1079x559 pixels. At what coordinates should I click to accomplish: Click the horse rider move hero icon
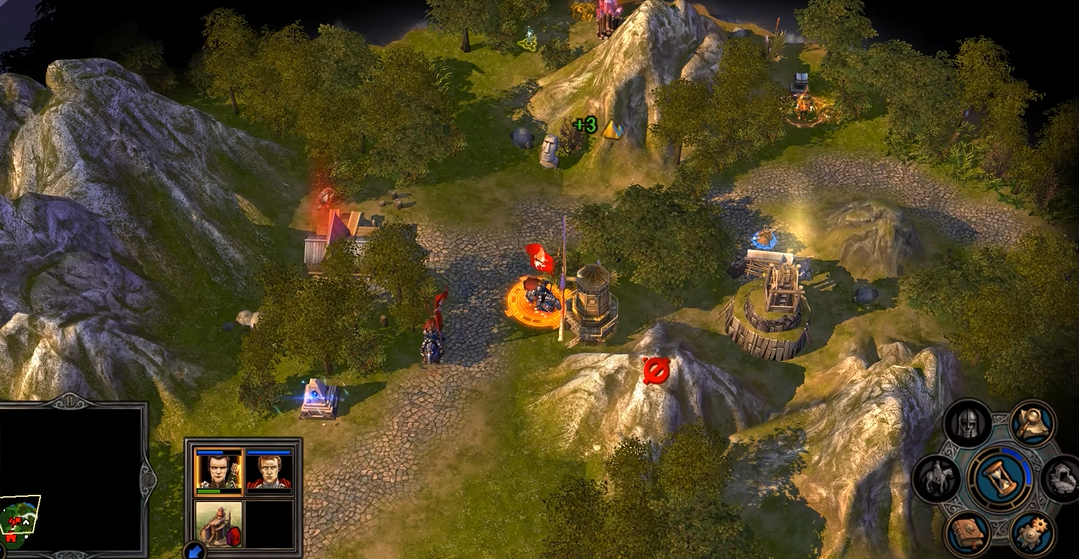click(x=936, y=478)
